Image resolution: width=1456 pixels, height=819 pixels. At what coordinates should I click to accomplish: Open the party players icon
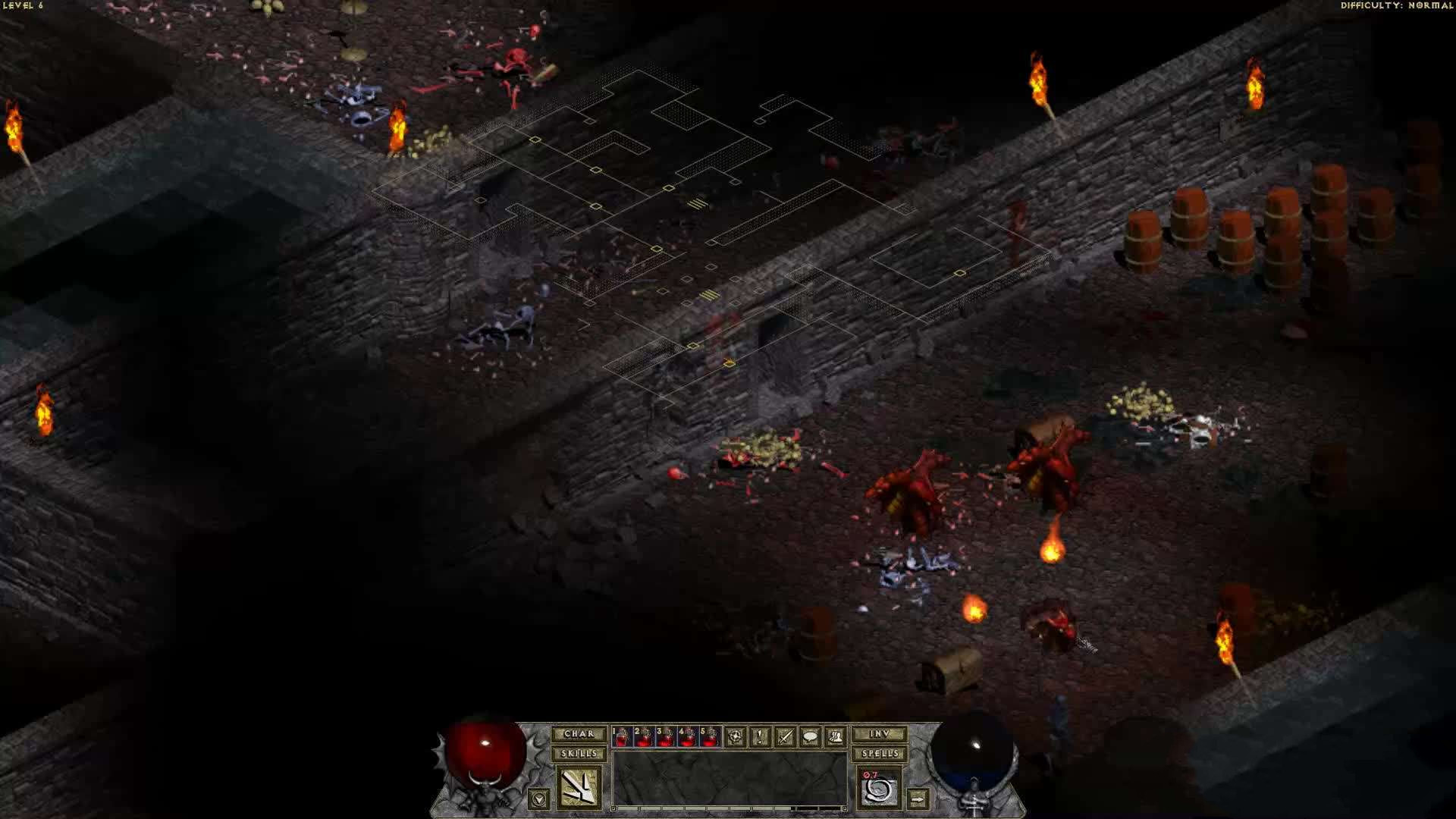tap(835, 736)
